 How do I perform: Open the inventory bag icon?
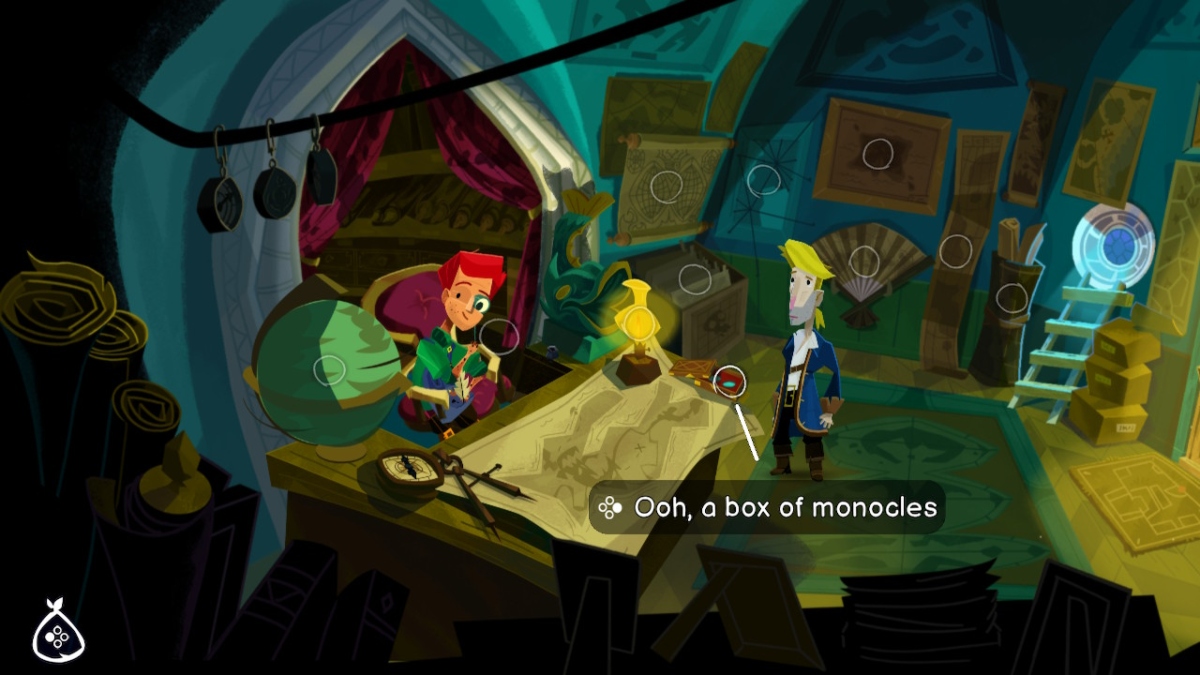pyautogui.click(x=59, y=630)
